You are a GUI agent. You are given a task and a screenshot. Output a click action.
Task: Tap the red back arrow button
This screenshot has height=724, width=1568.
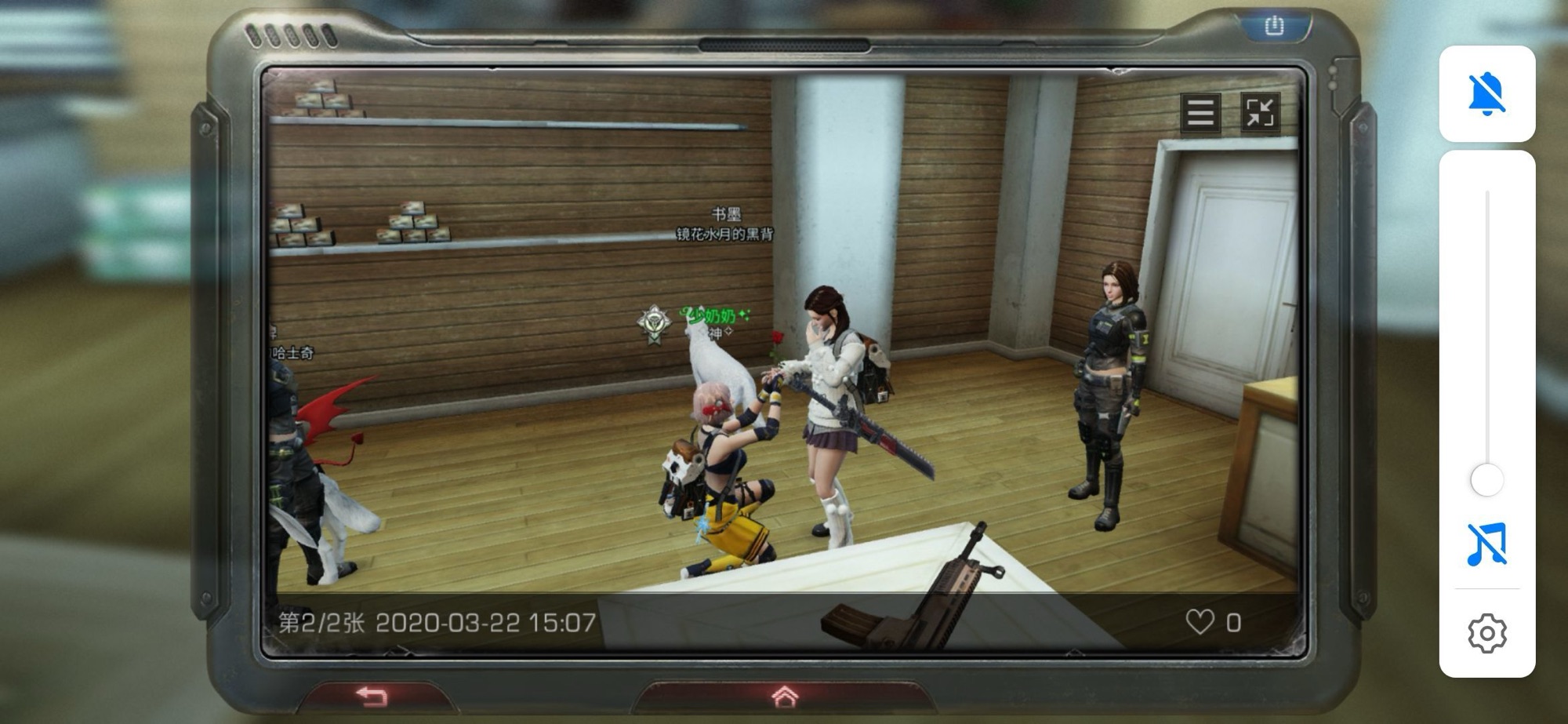tap(372, 696)
